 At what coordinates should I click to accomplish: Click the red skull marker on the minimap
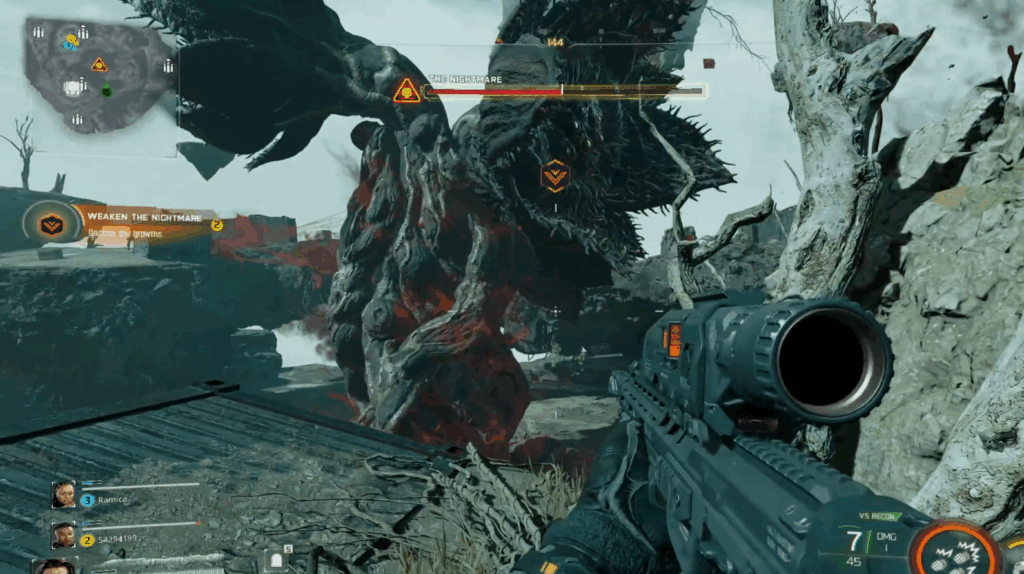tap(99, 65)
